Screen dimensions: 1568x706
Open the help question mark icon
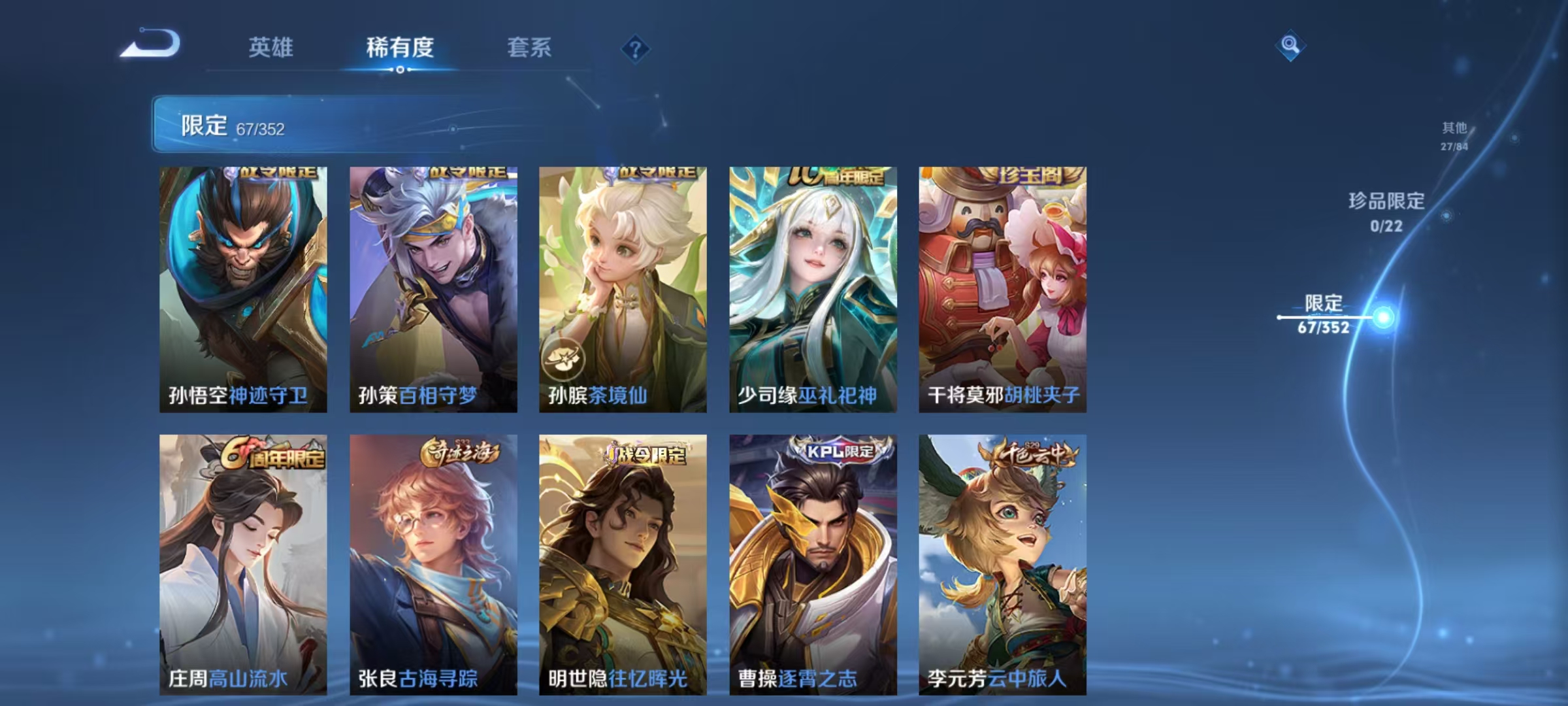coord(637,49)
